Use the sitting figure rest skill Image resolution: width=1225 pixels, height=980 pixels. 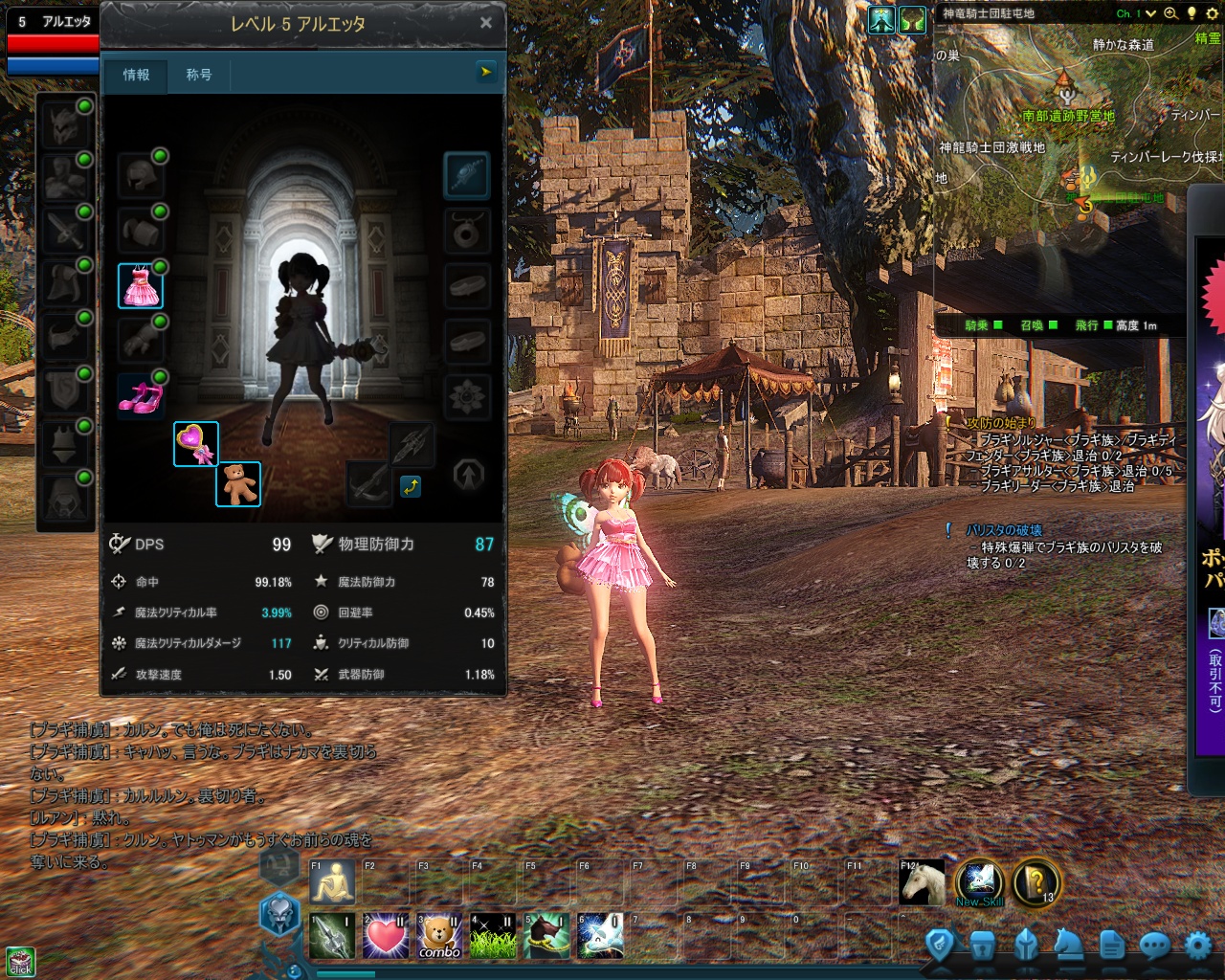coord(332,882)
